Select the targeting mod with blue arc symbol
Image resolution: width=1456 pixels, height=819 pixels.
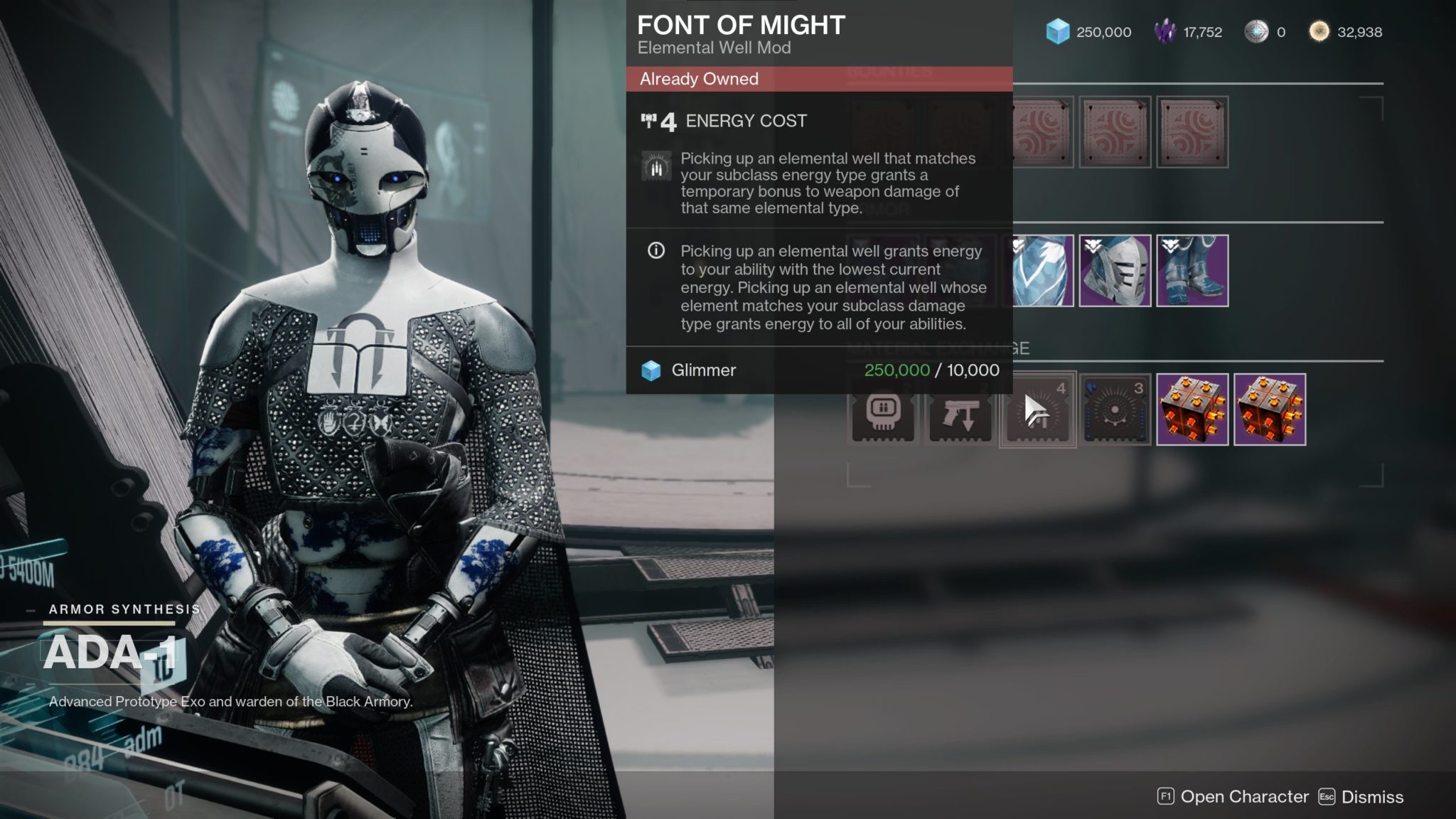coord(1114,411)
